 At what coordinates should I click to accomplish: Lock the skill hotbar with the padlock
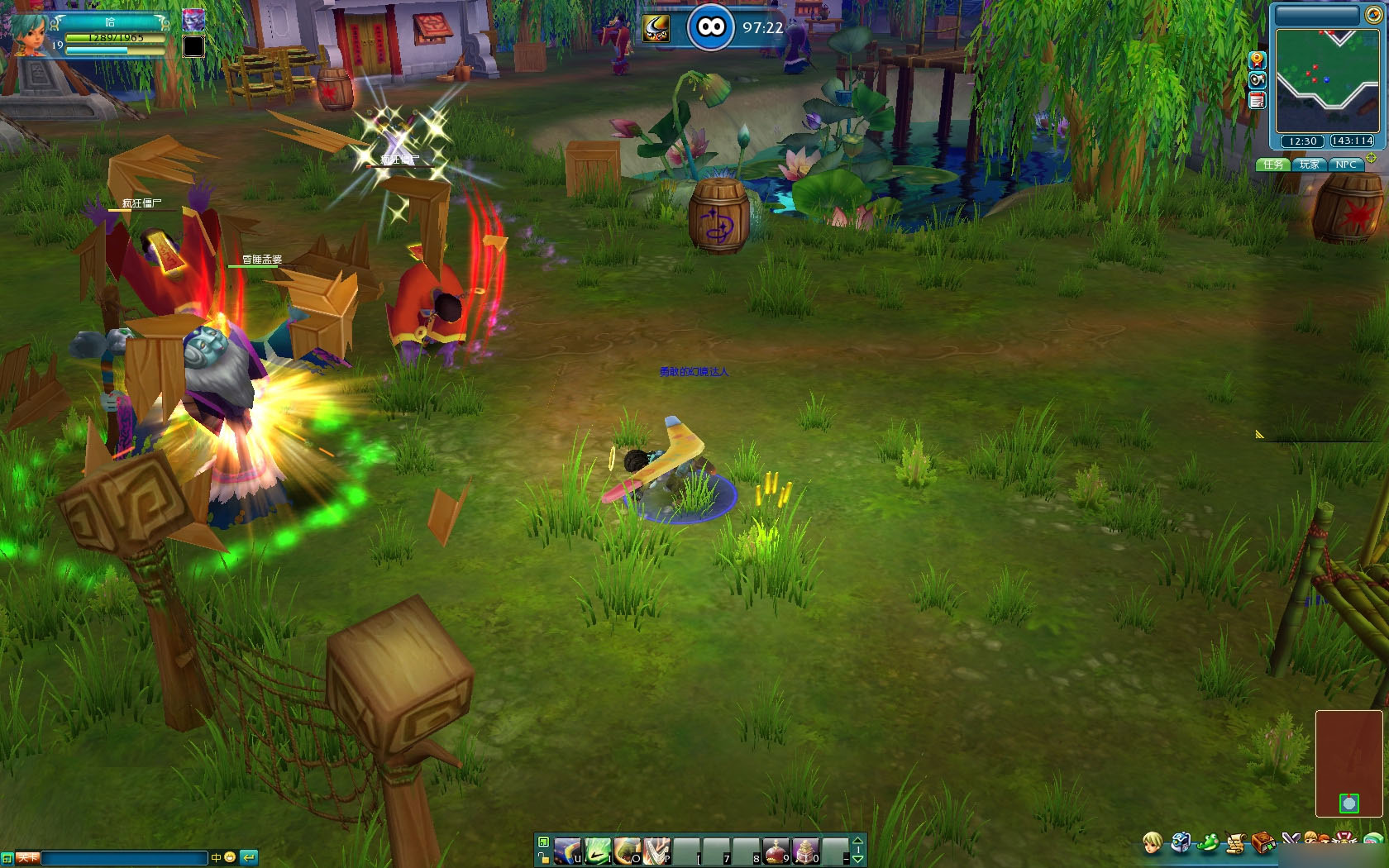click(x=543, y=859)
